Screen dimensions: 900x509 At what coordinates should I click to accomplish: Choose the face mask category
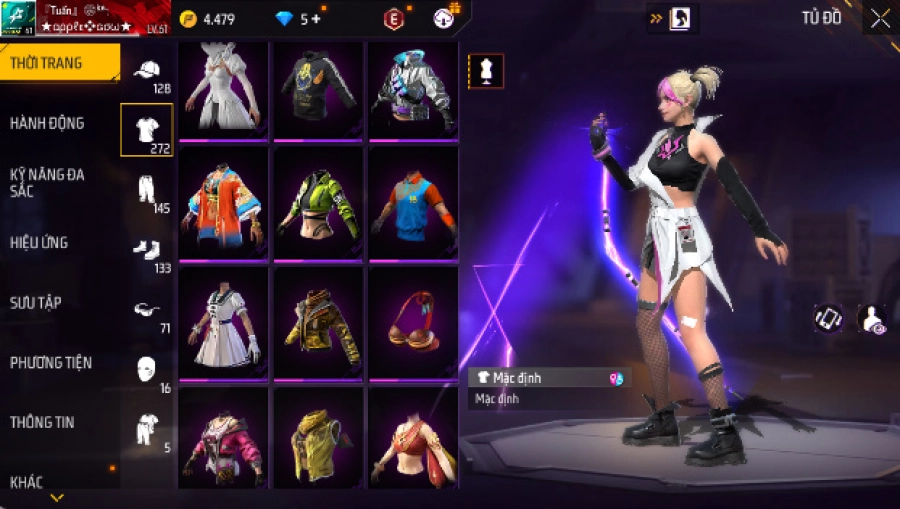[x=147, y=368]
